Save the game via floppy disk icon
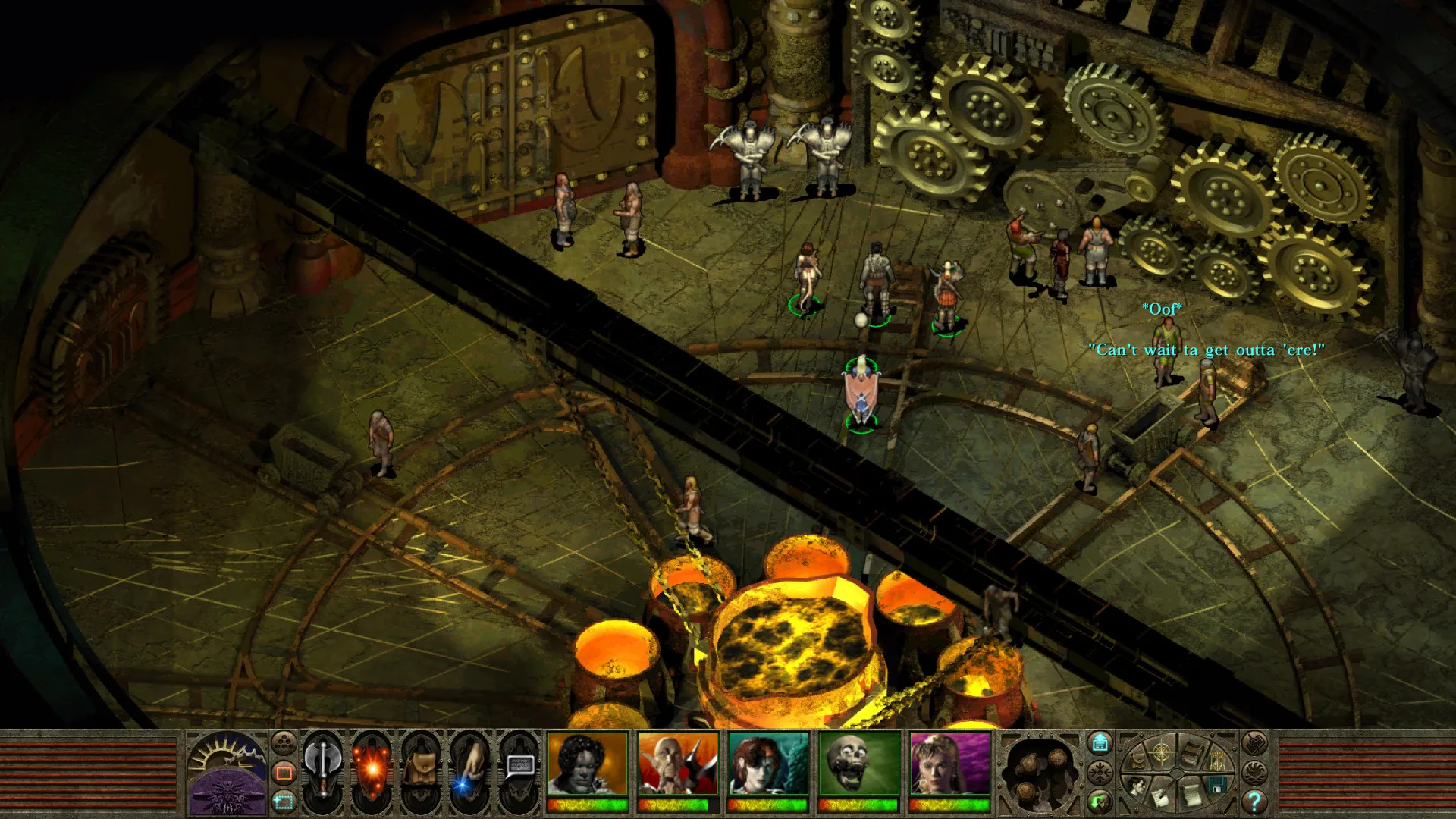The width and height of the screenshot is (1456, 819). [x=1218, y=785]
